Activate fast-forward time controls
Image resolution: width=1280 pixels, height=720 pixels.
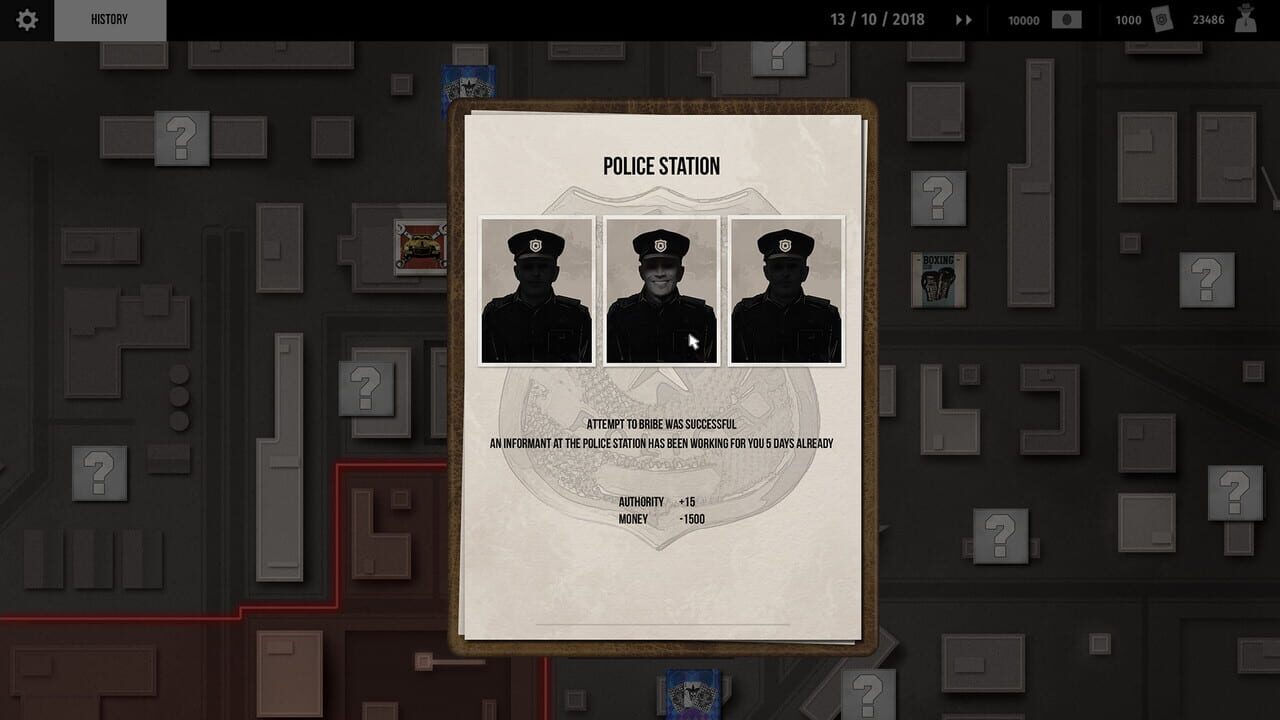click(962, 19)
